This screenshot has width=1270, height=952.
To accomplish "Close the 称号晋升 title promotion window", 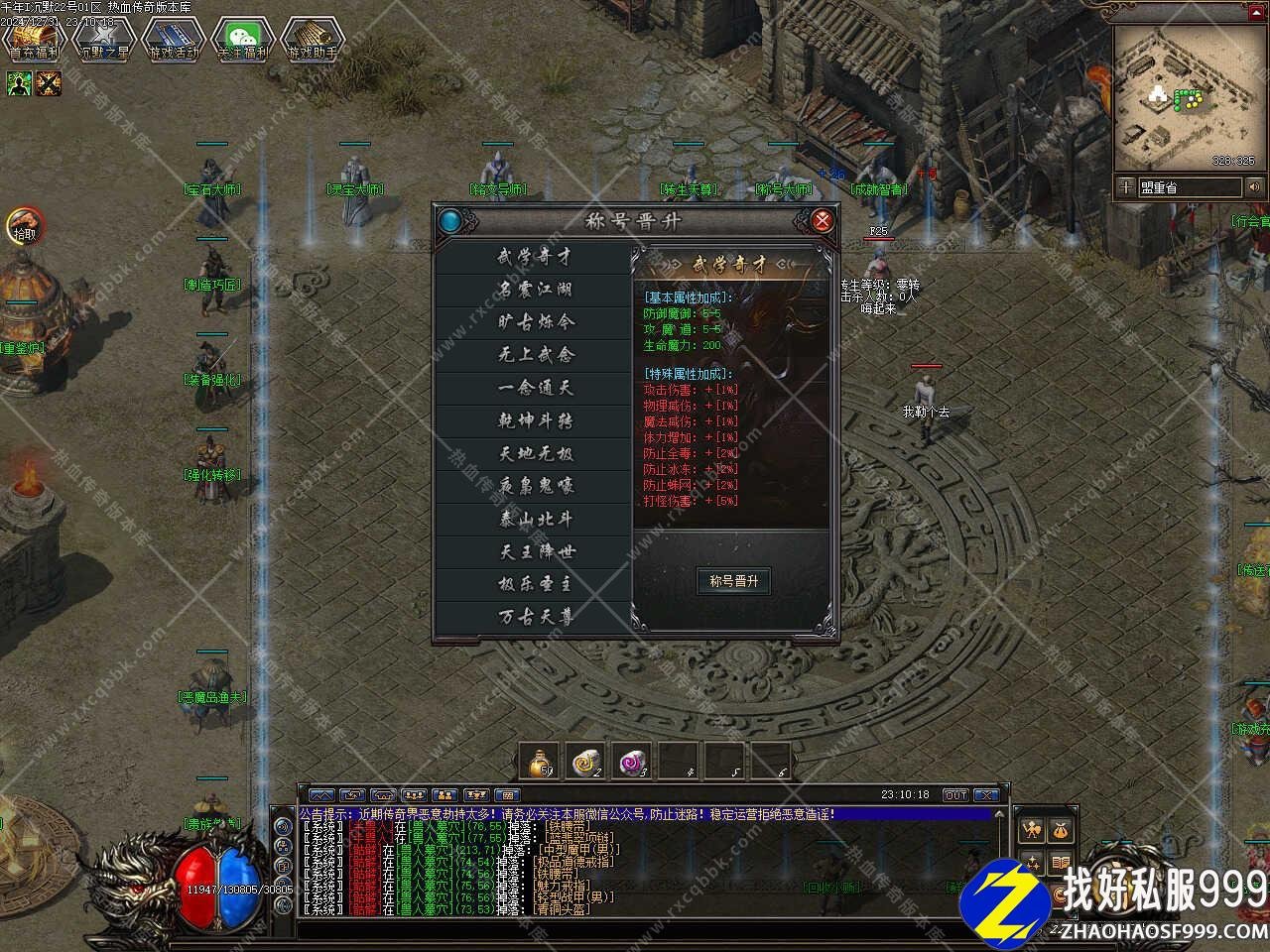I will pyautogui.click(x=822, y=220).
